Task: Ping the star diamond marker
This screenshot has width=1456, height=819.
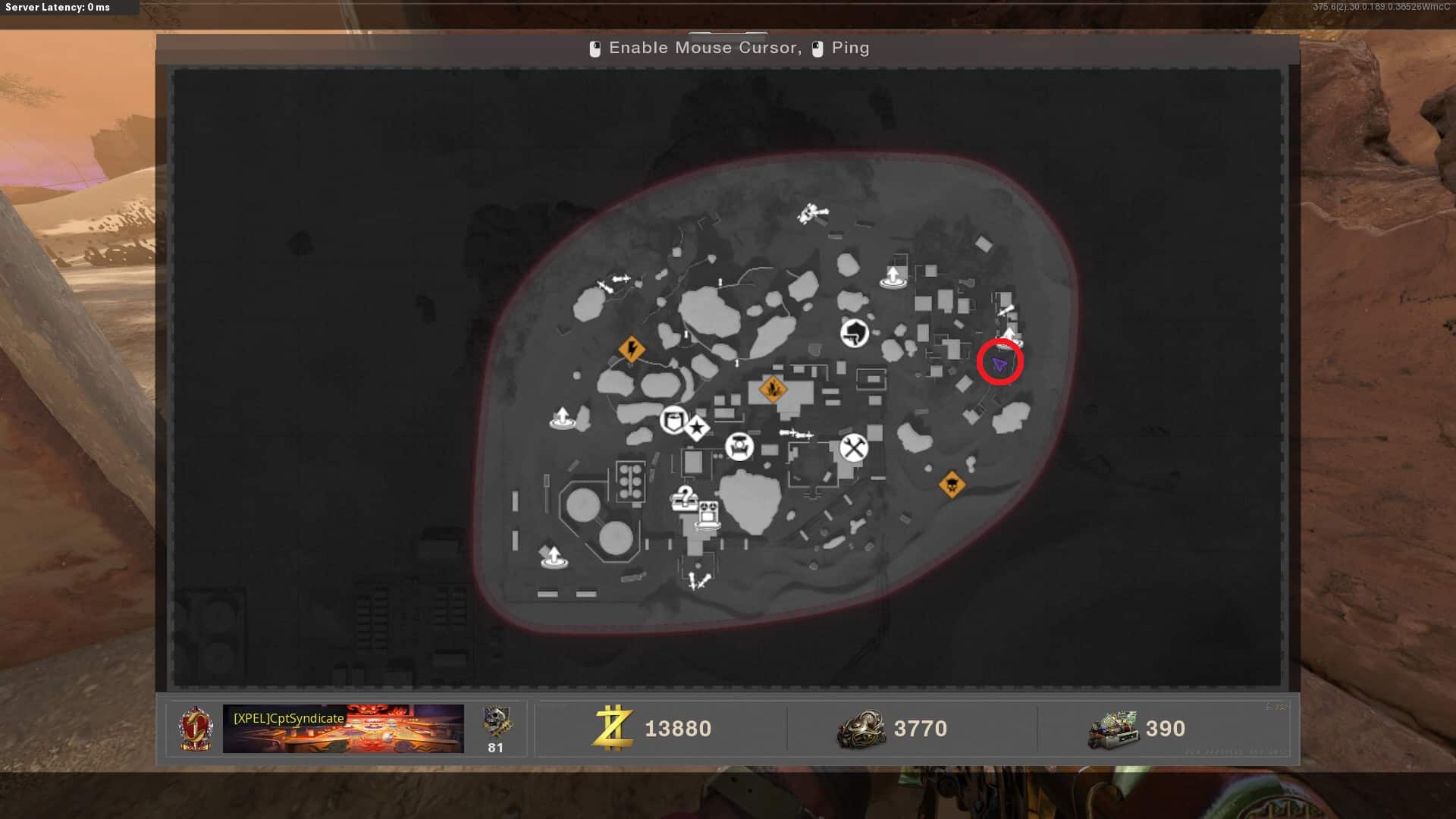Action: (697, 428)
